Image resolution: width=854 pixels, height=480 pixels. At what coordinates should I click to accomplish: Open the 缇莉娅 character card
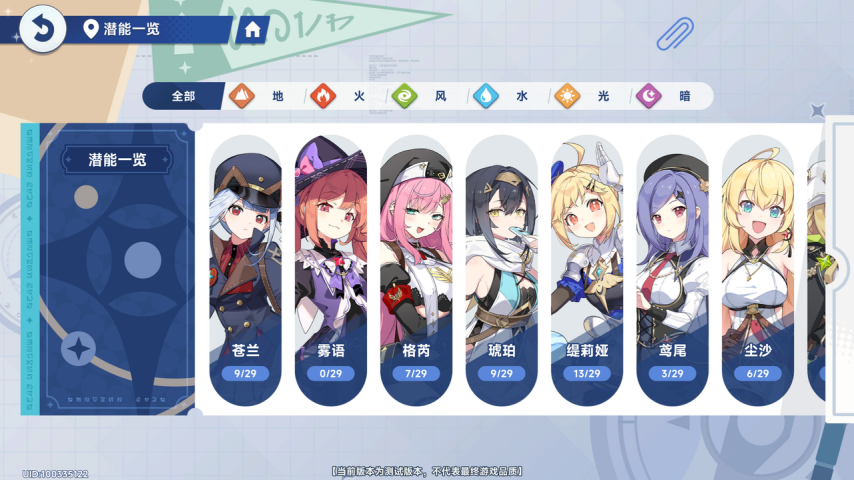click(587, 270)
